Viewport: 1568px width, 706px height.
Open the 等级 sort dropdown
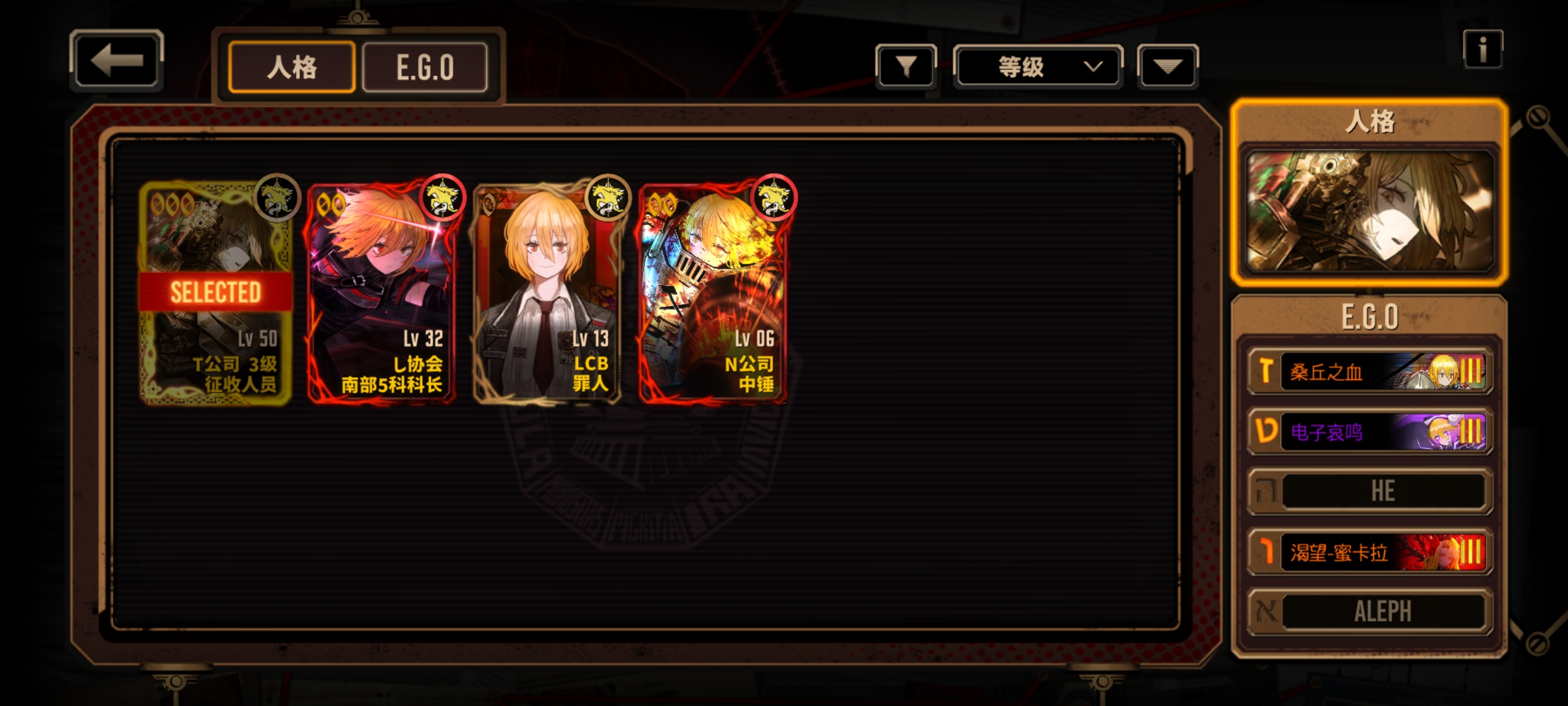[1037, 66]
